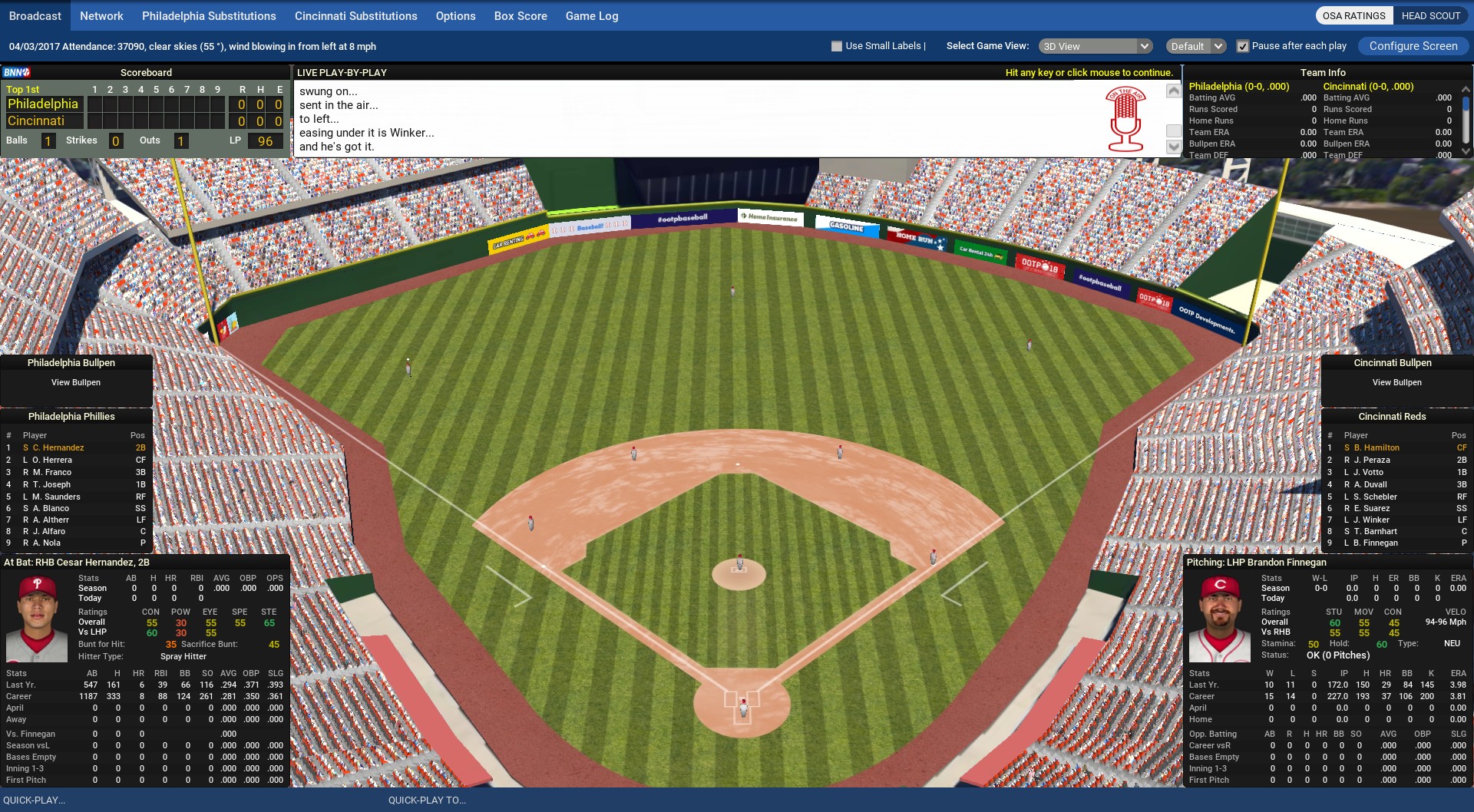
Task: View the Game Log
Action: (592, 16)
